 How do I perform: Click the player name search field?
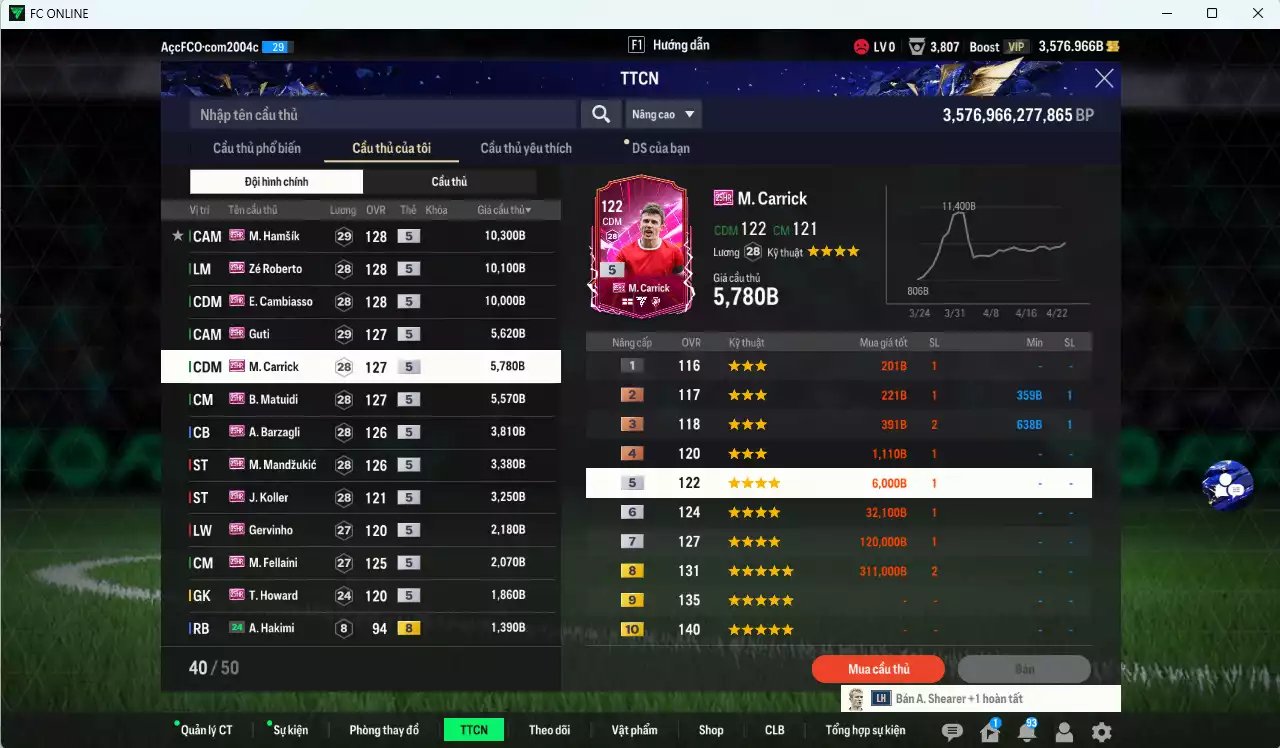383,115
